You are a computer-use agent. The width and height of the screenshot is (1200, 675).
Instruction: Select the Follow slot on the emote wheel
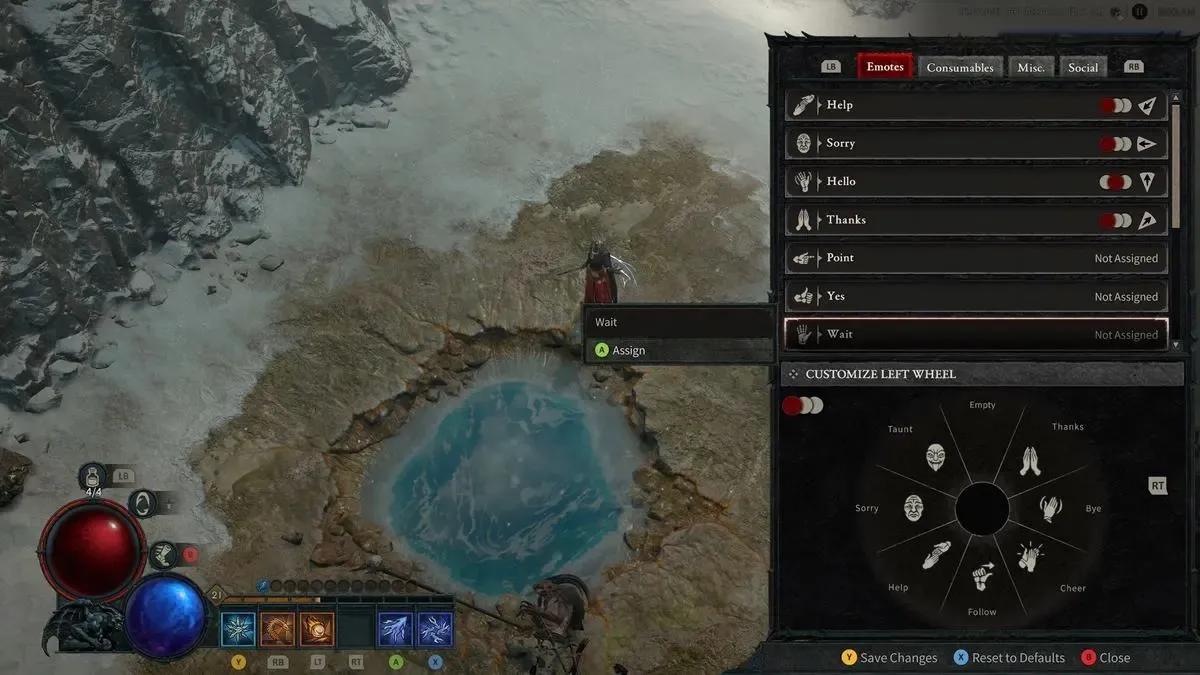tap(983, 577)
